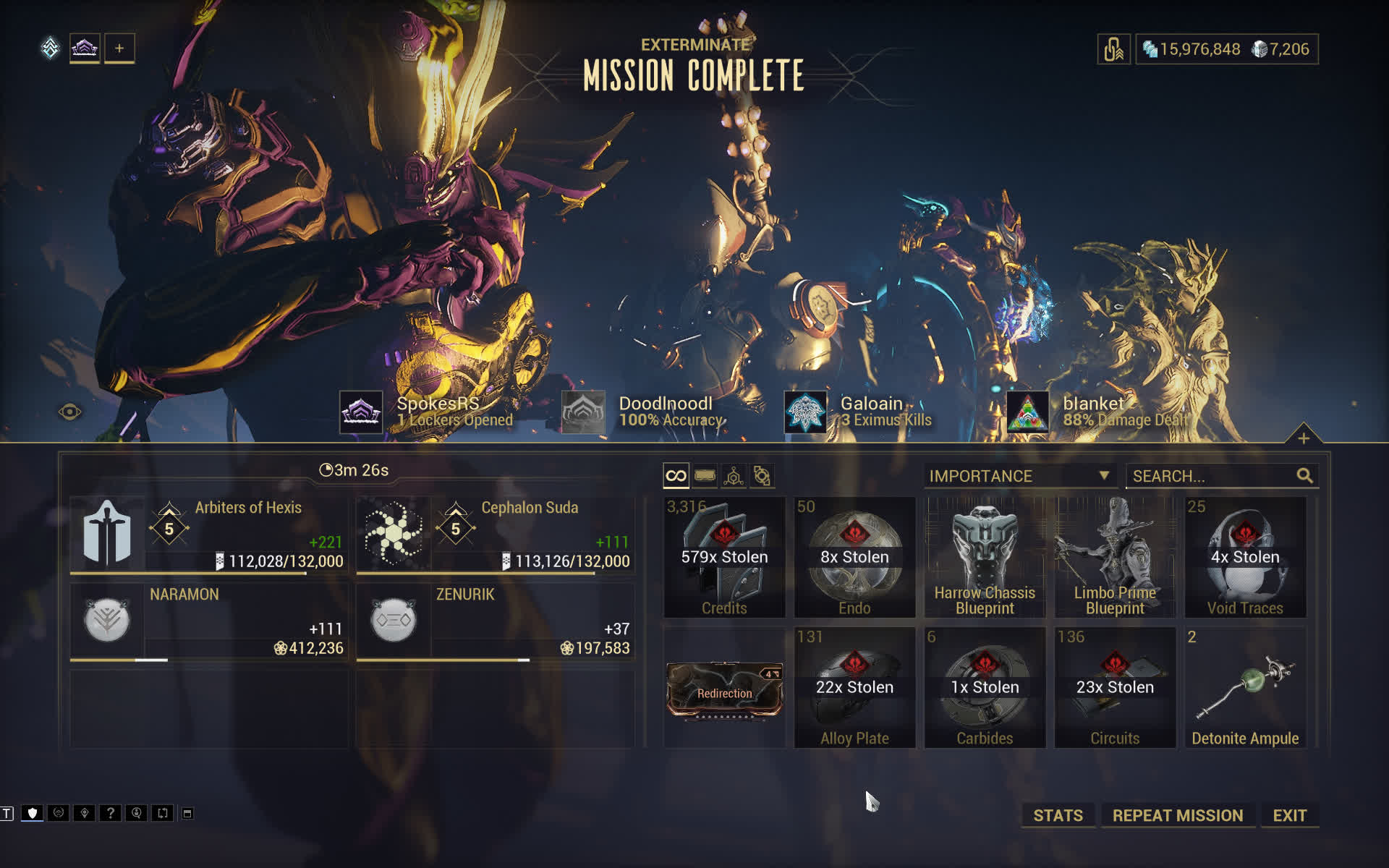Select the Alloy Plate reward tile
The image size is (1389, 868).
point(854,687)
